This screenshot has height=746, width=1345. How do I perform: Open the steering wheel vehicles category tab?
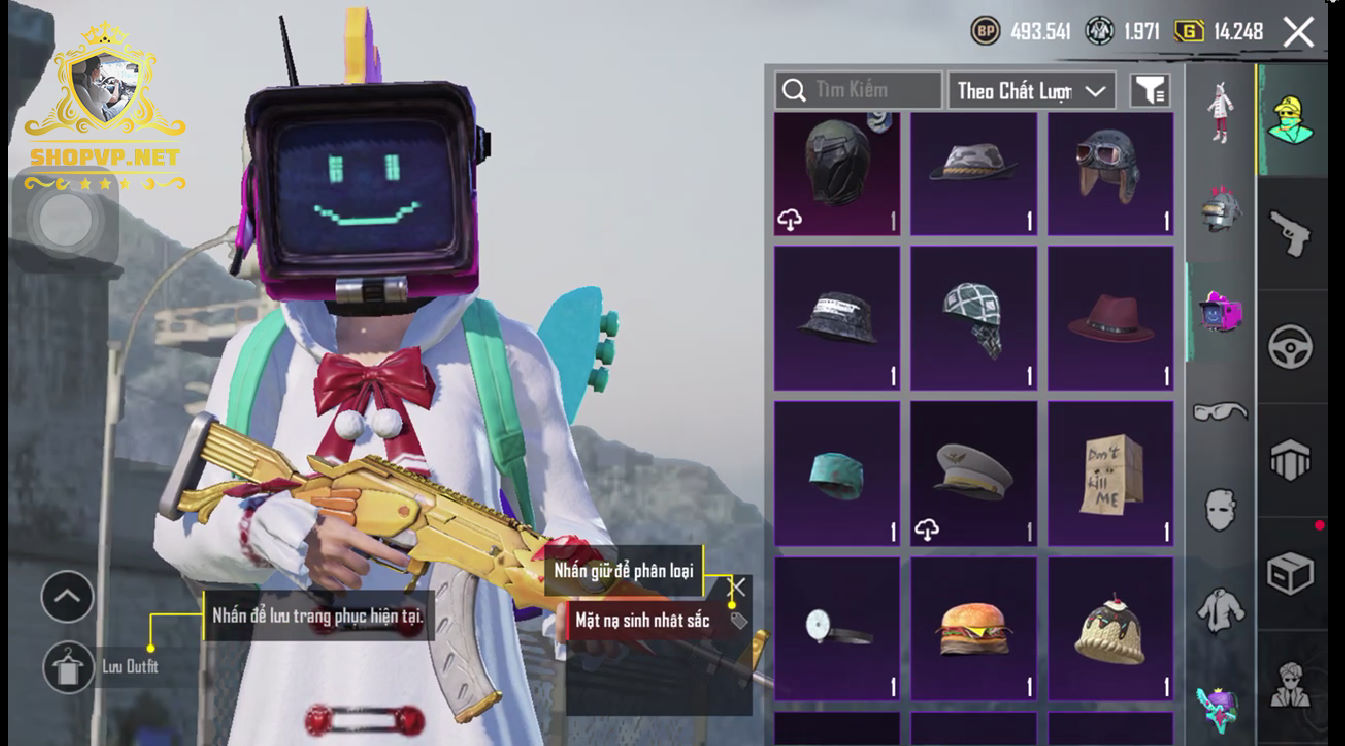pyautogui.click(x=1290, y=347)
